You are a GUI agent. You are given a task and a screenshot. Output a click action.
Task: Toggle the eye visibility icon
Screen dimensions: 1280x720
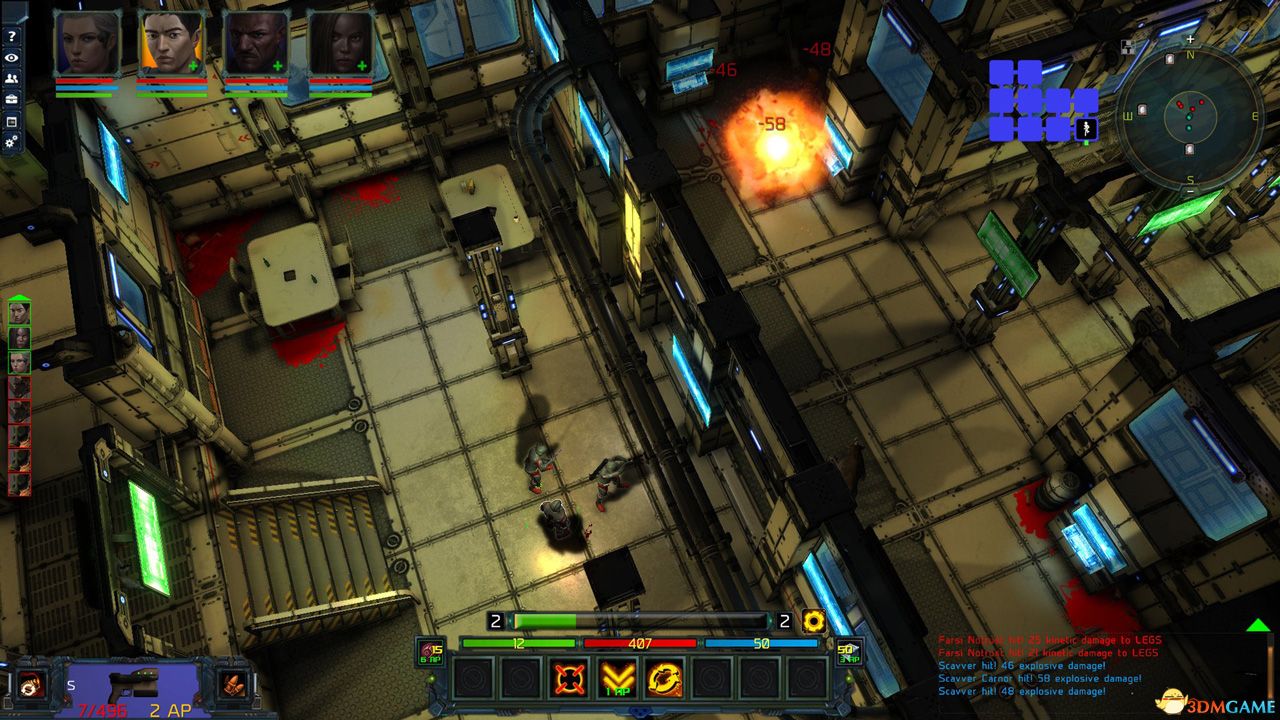tap(11, 58)
